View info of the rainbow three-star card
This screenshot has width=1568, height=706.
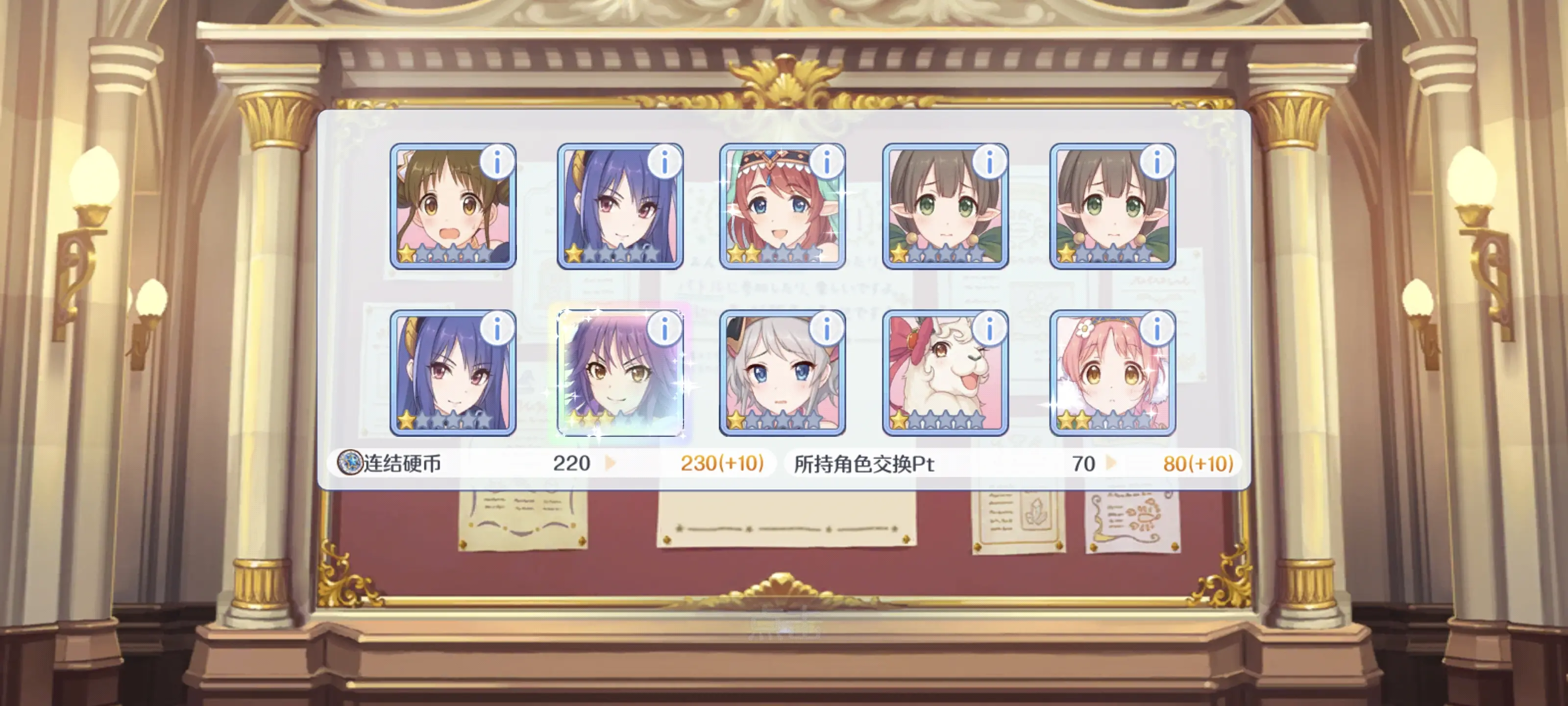(665, 329)
